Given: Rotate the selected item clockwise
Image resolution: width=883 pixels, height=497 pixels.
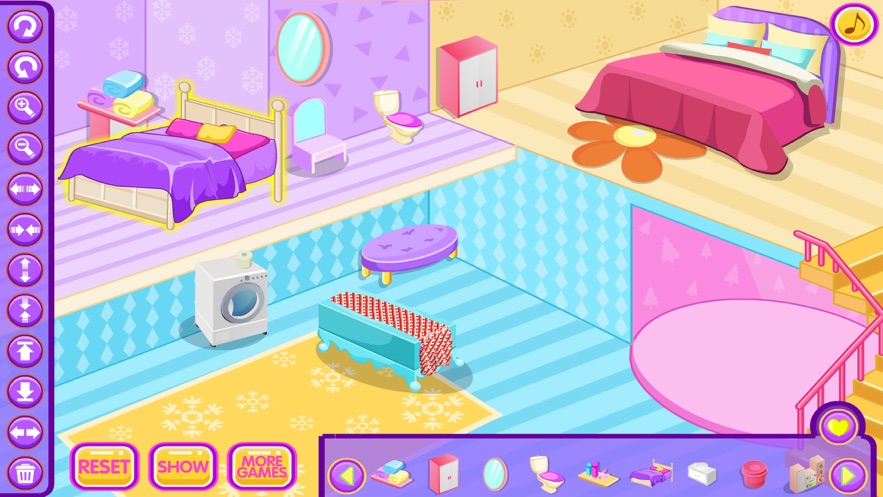Looking at the screenshot, I should (24, 27).
